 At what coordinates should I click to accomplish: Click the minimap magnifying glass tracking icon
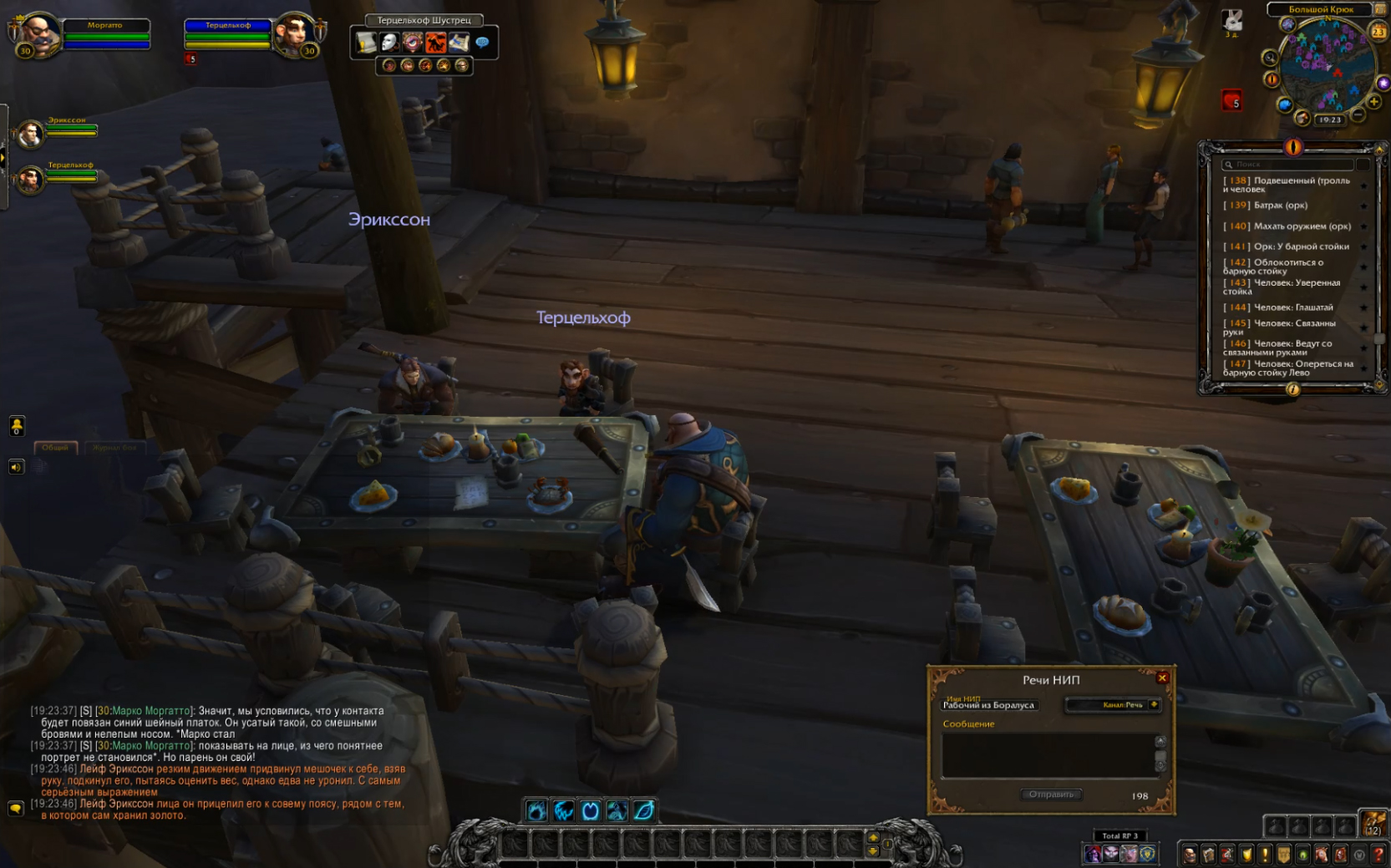point(1270,58)
